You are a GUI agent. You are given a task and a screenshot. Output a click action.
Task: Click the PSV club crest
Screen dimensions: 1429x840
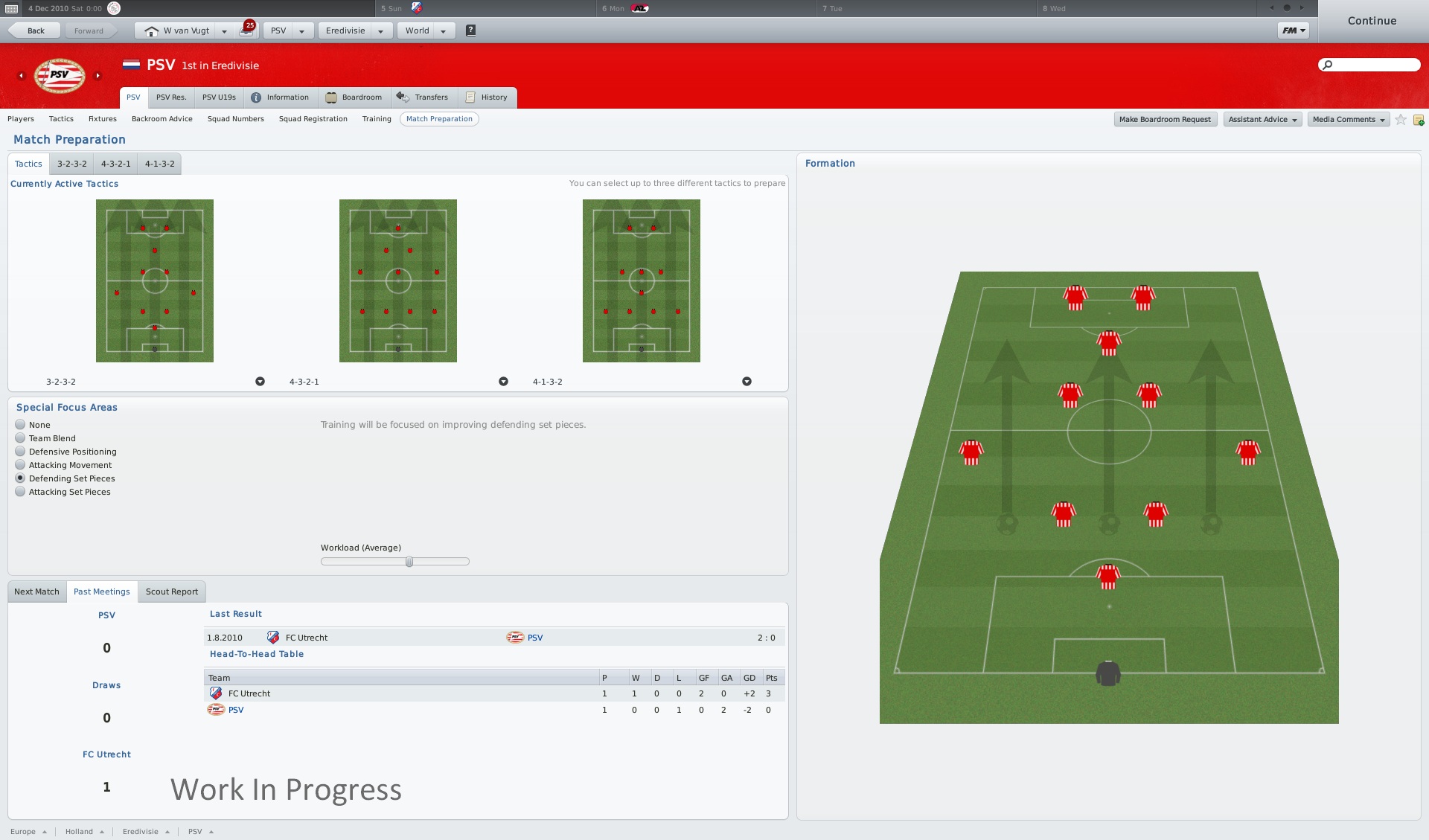pos(60,74)
